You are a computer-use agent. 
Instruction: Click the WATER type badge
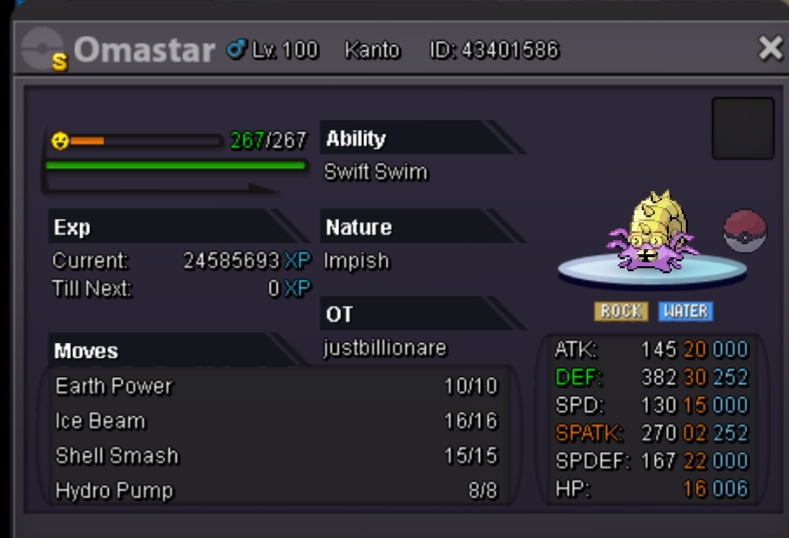(686, 311)
